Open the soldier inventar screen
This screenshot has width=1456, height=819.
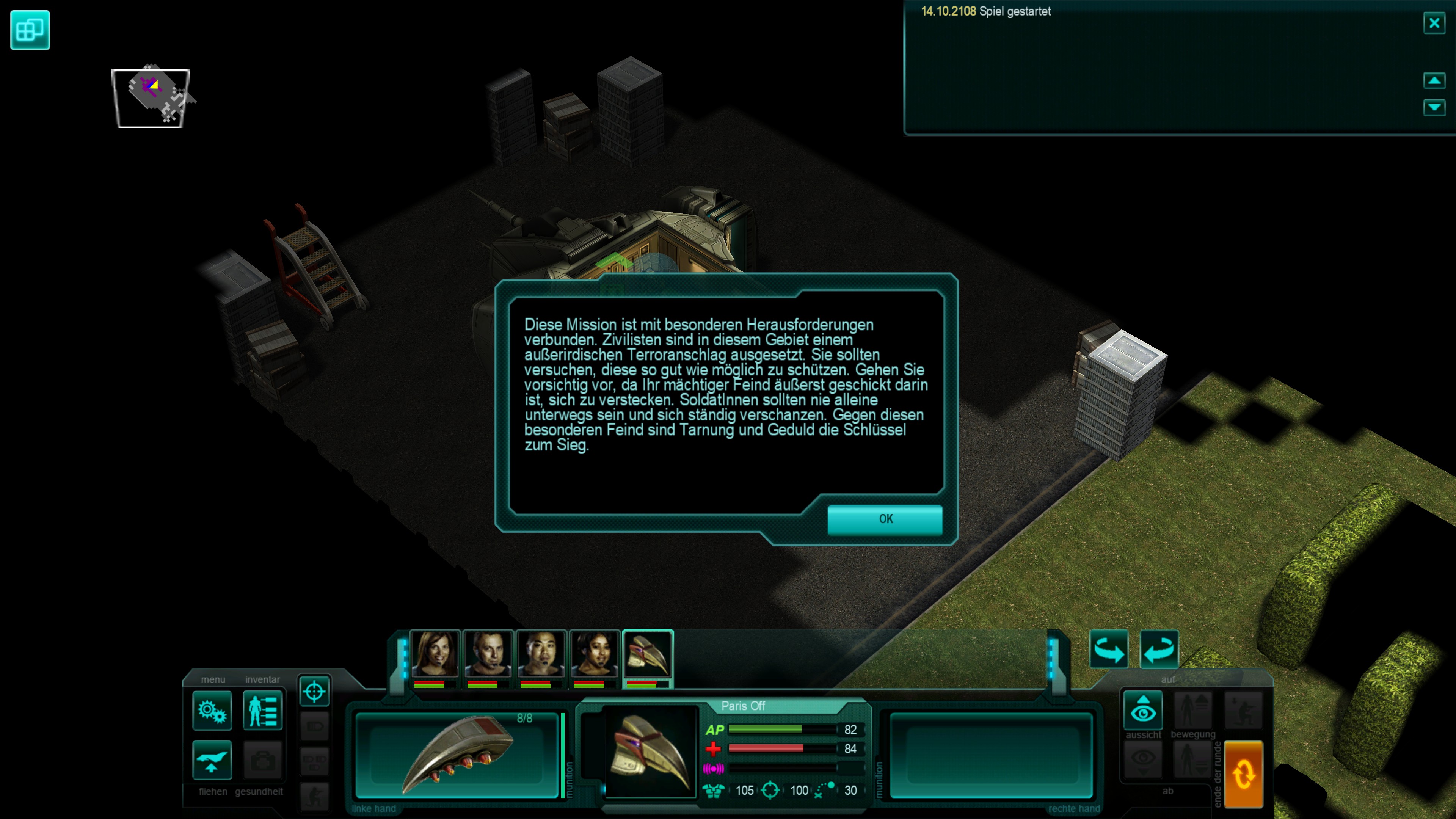262,711
